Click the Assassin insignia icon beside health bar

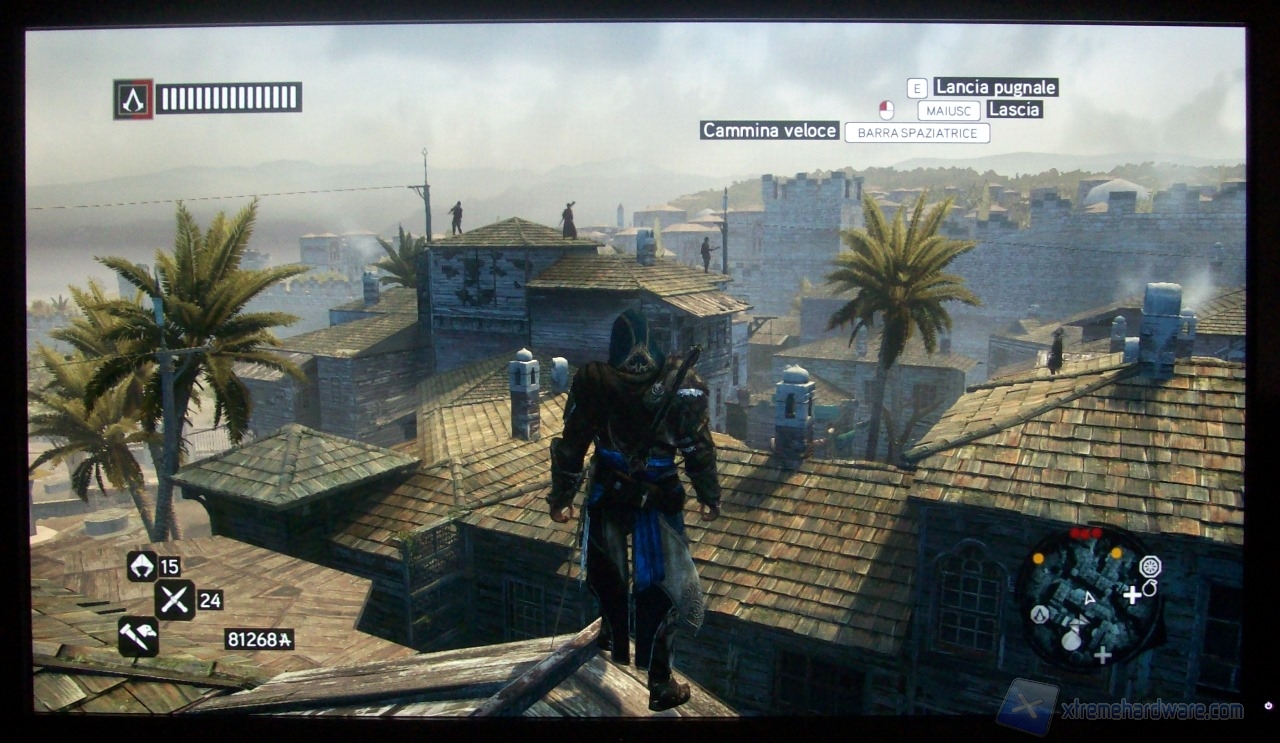coord(133,99)
